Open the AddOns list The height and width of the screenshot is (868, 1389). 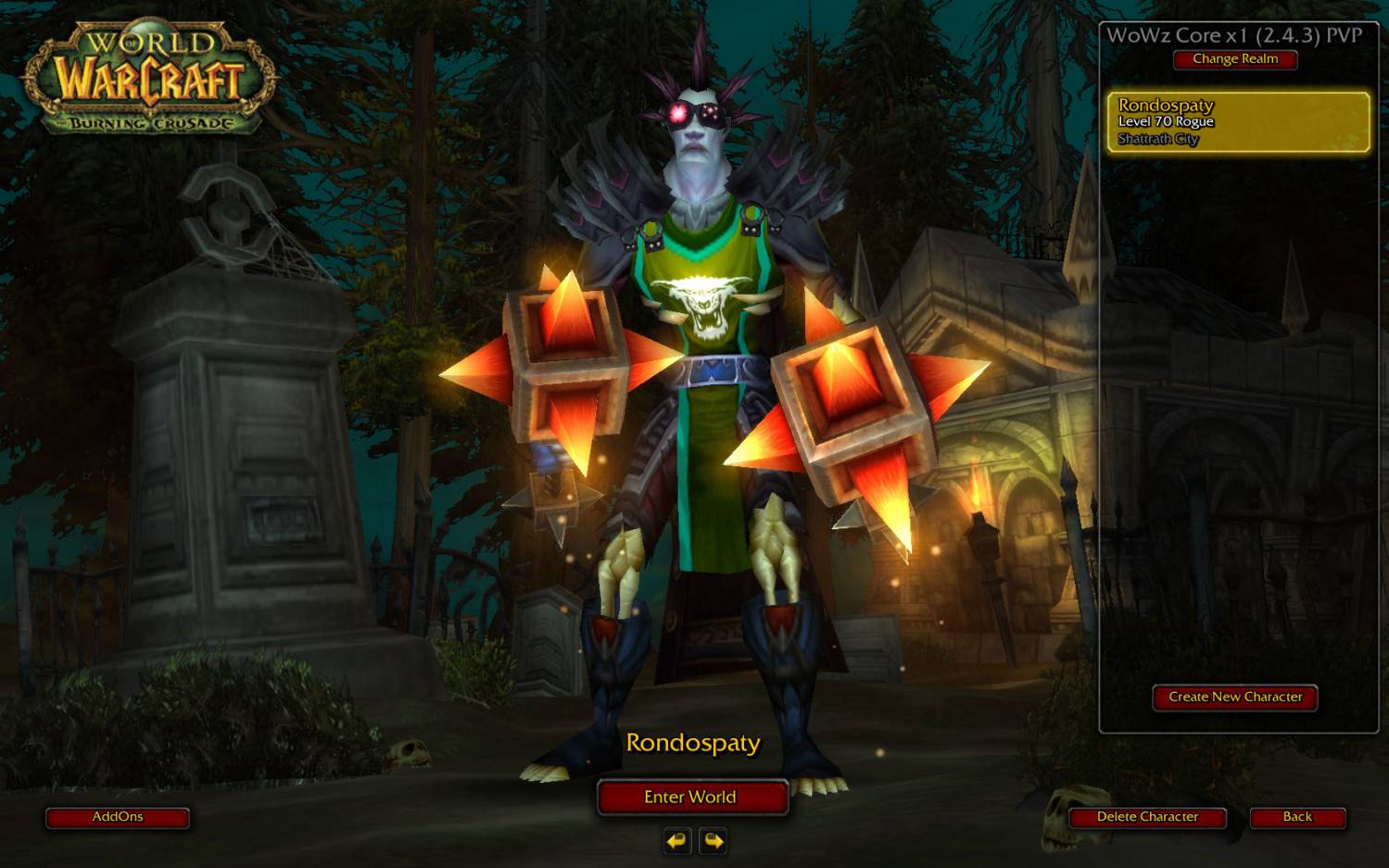(118, 817)
